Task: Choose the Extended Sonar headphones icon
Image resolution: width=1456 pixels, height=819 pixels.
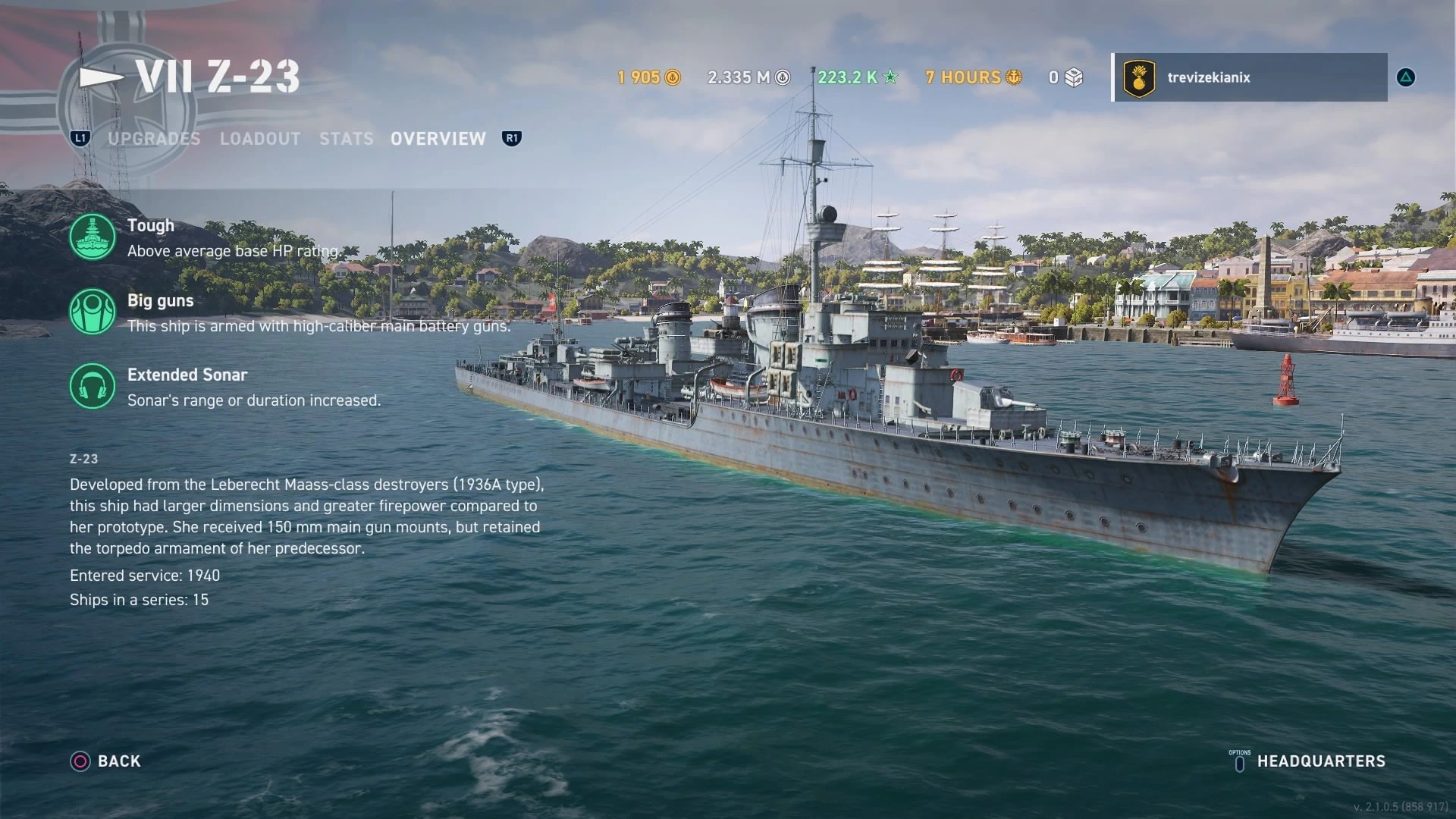Action: coord(93,386)
